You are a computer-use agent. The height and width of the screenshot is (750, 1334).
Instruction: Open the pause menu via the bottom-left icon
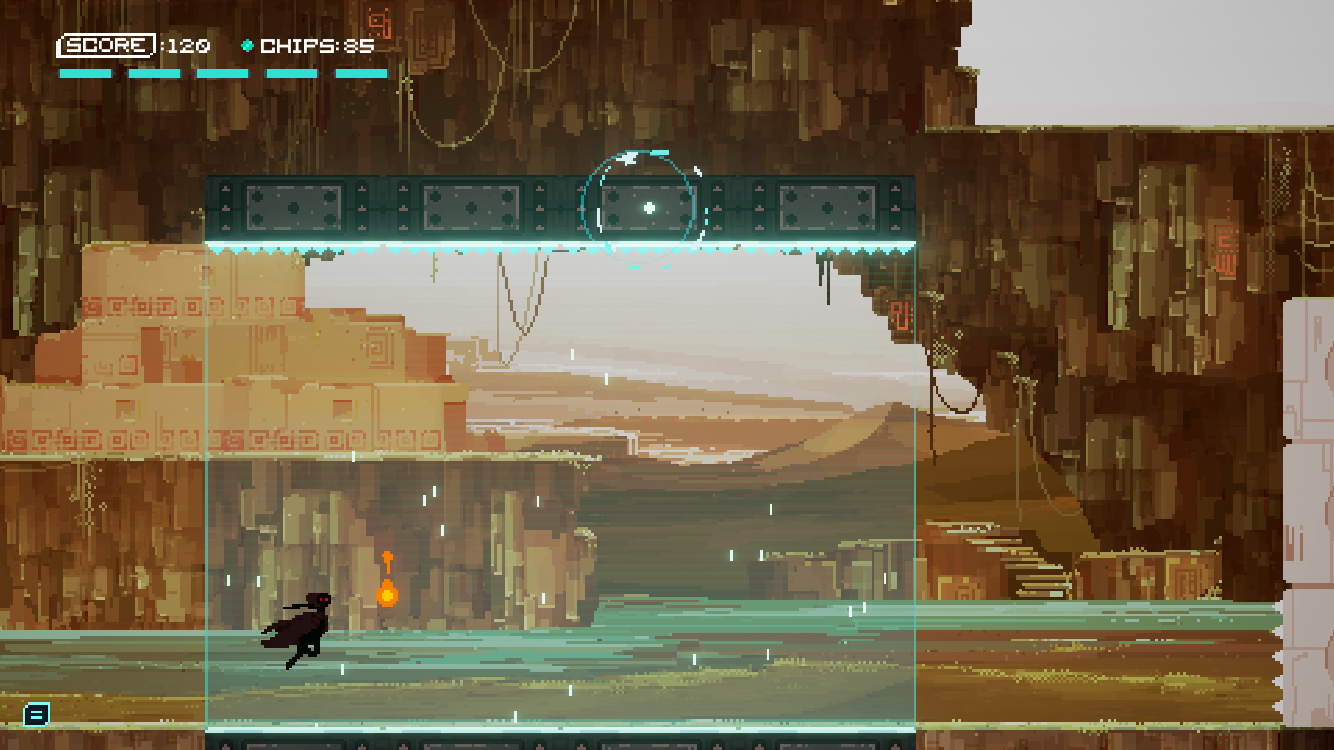(x=37, y=714)
